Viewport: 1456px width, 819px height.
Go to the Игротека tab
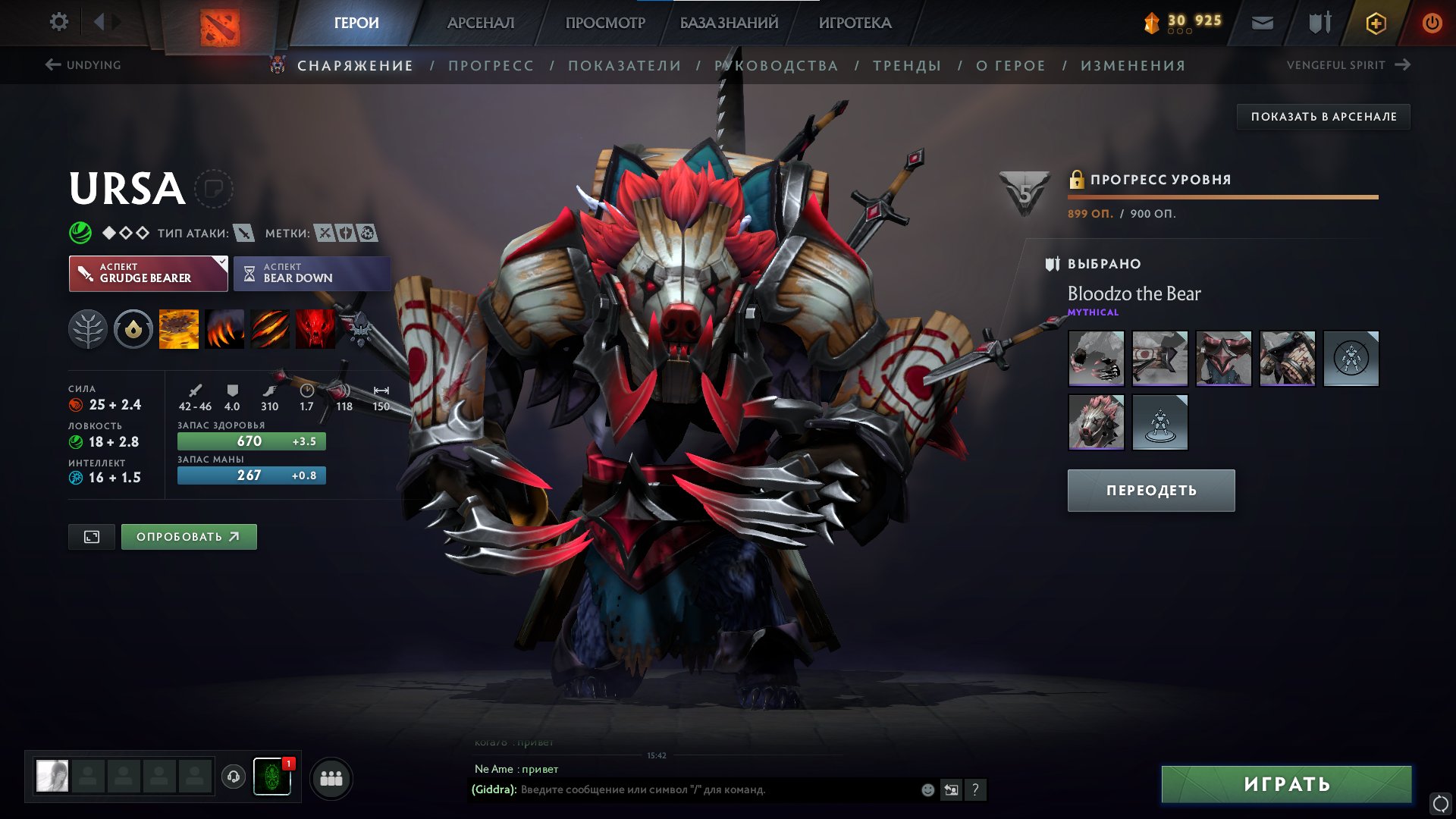tap(855, 23)
